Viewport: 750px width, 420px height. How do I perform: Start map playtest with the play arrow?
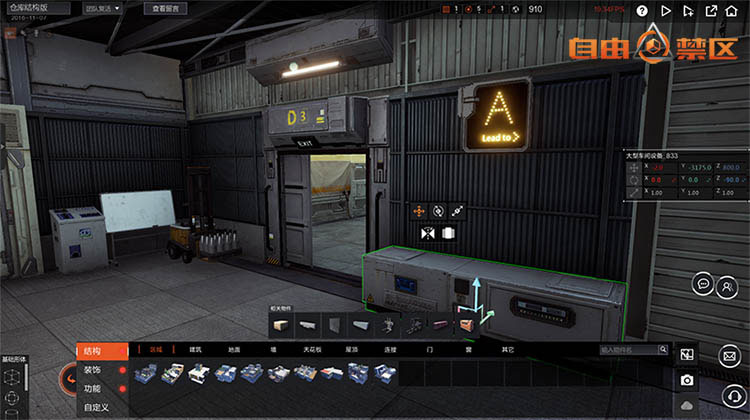[665, 11]
